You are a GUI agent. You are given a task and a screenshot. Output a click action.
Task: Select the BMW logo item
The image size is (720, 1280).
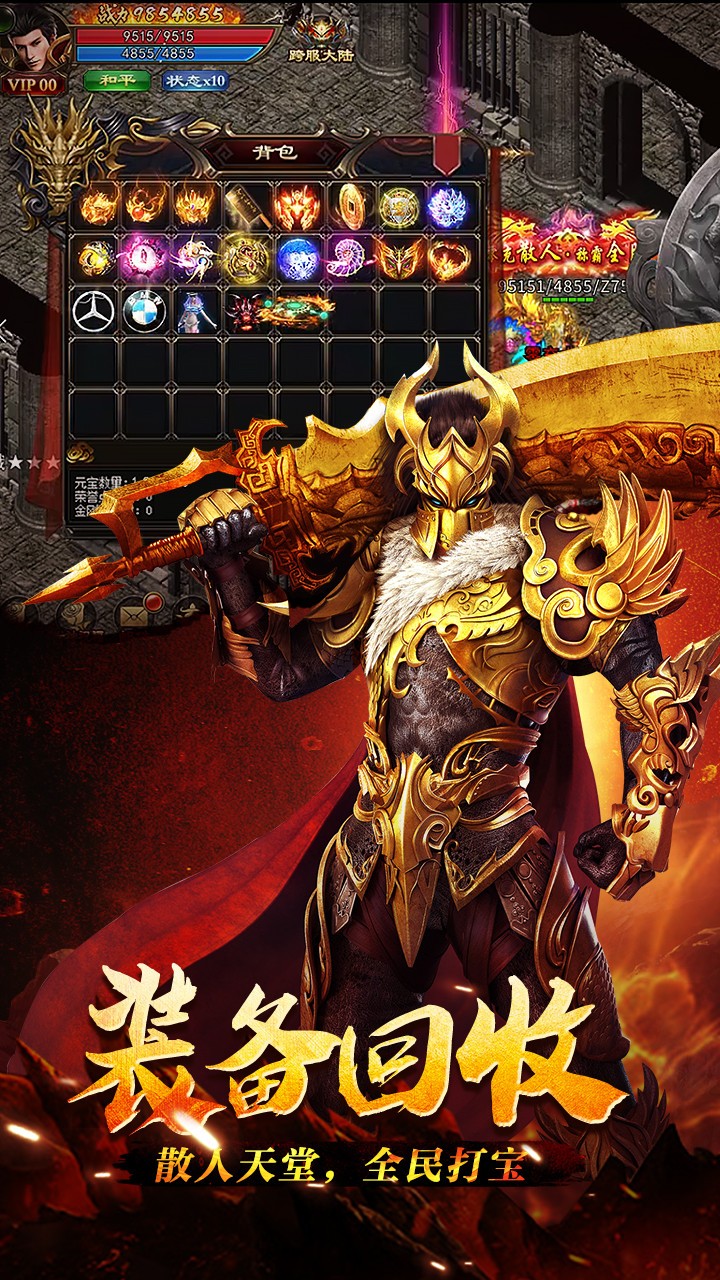tap(144, 311)
